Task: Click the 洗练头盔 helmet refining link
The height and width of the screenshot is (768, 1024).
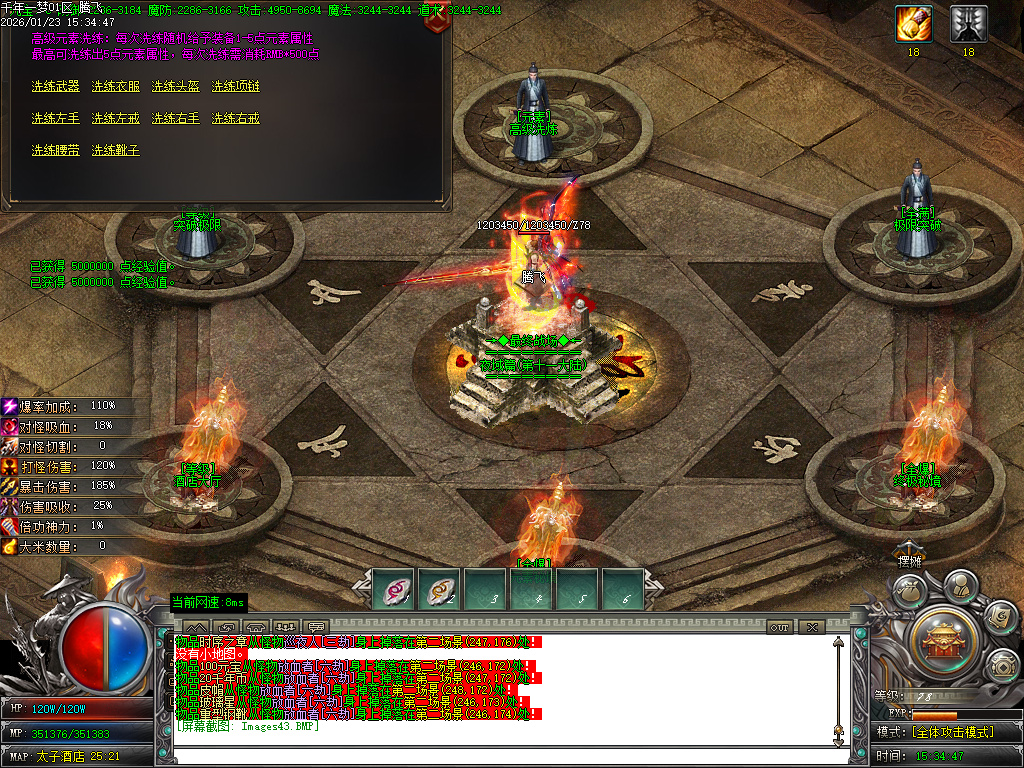Action: tap(175, 87)
